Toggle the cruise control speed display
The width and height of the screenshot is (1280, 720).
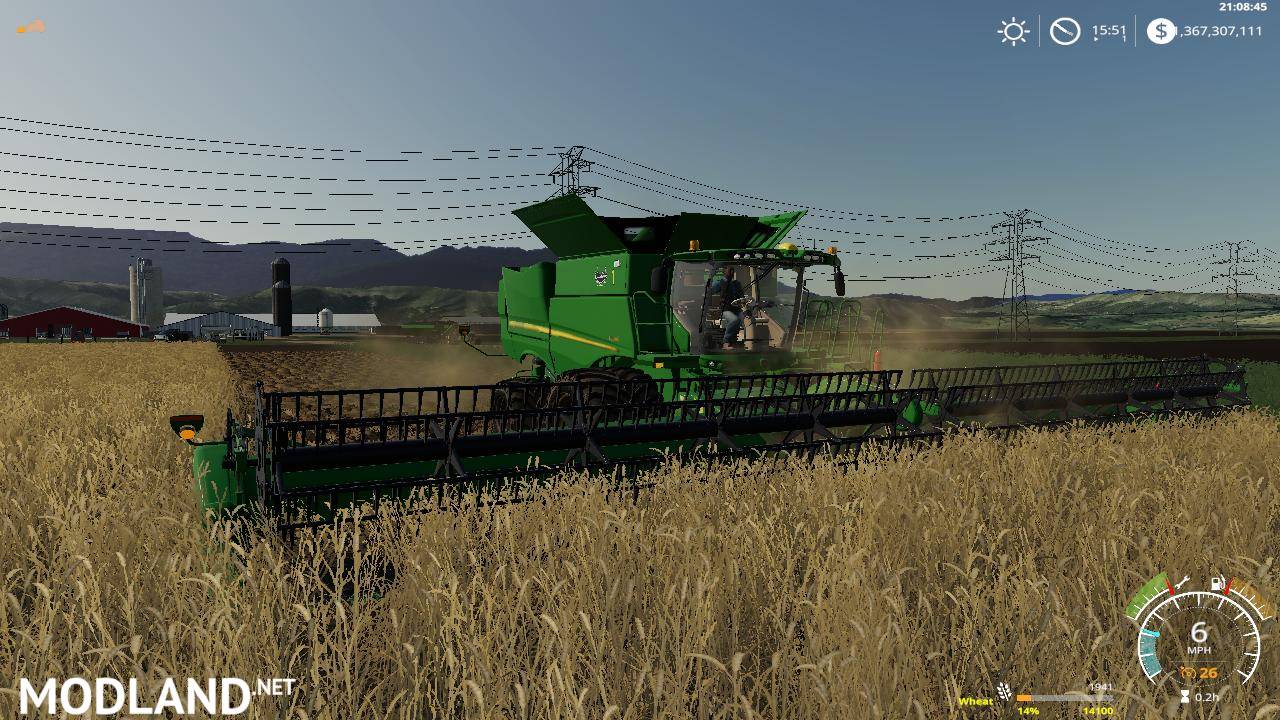coord(1149,644)
